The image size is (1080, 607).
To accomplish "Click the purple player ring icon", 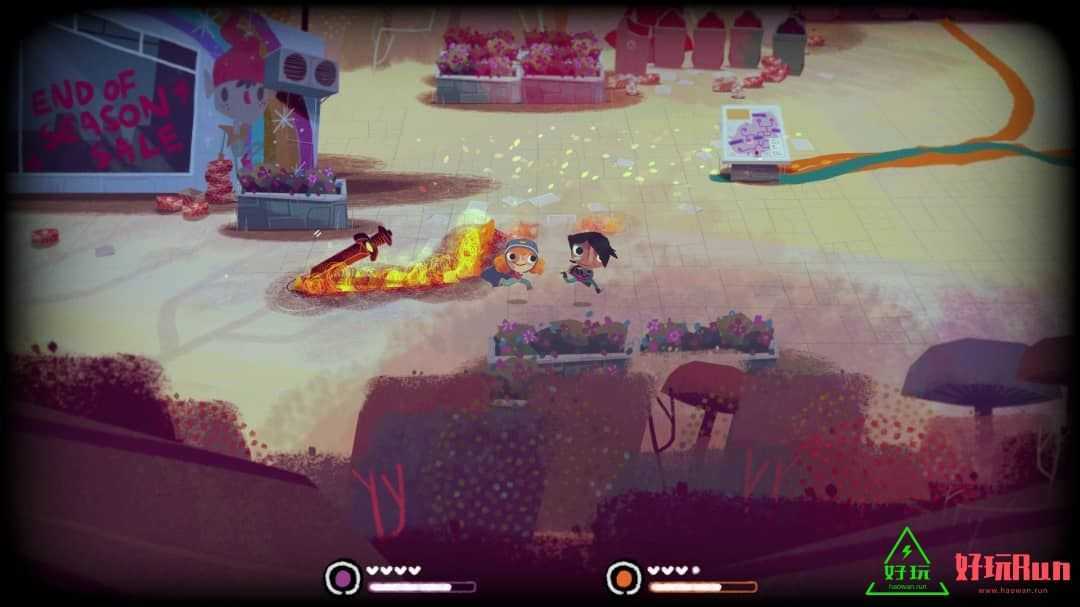I will coord(343,577).
